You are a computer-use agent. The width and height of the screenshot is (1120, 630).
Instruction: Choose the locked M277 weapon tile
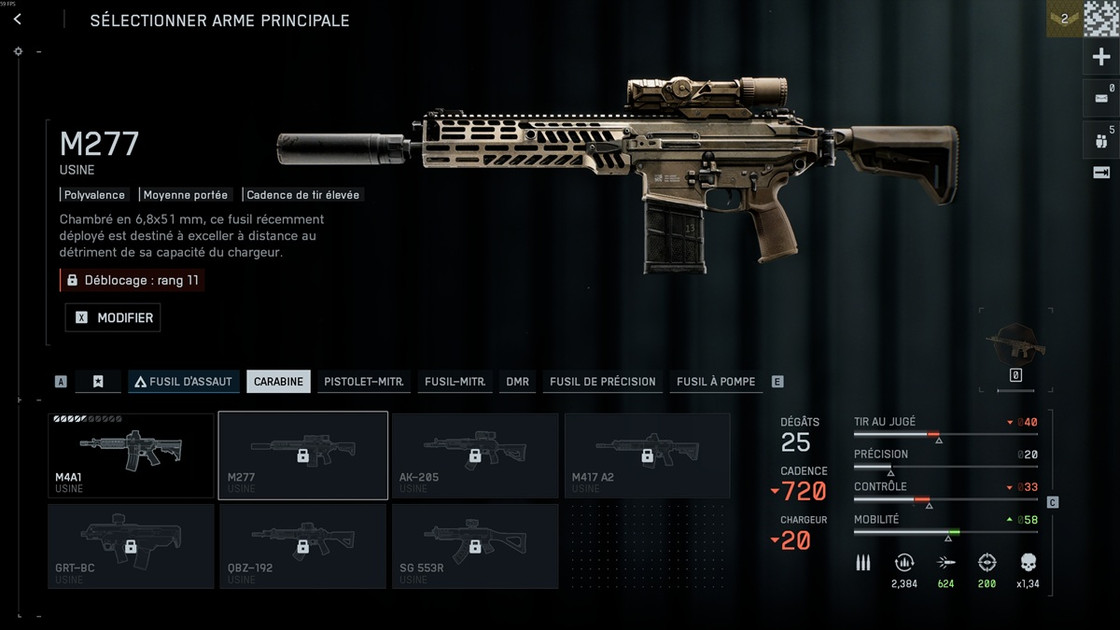(x=303, y=455)
